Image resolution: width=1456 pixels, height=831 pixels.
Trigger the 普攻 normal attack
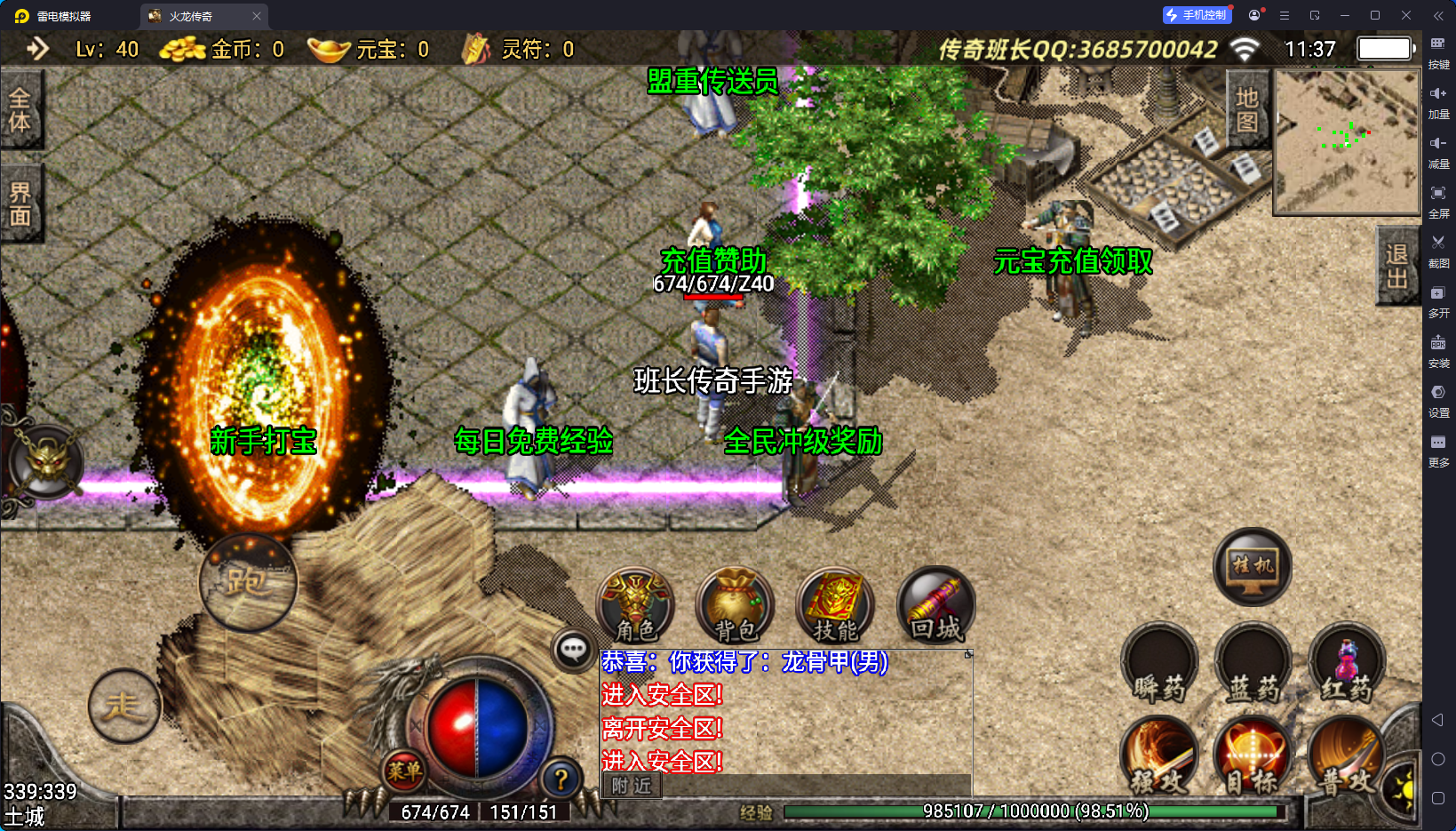pos(1347,757)
